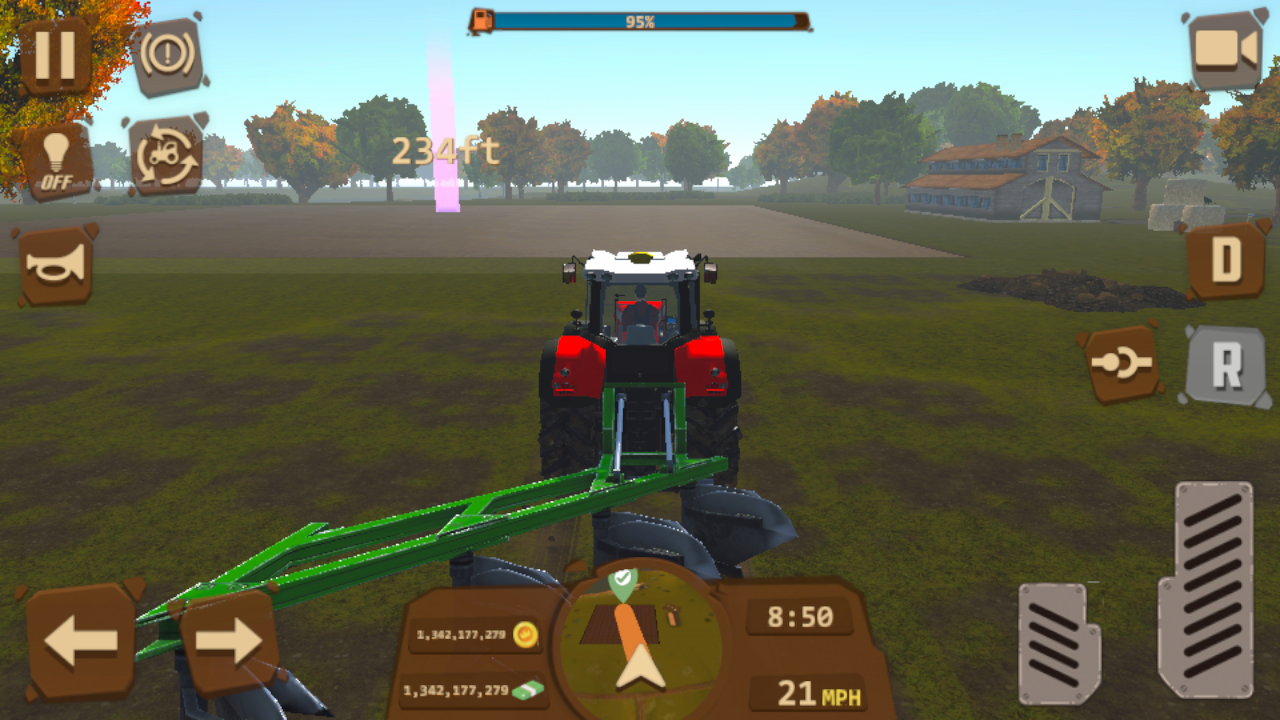The height and width of the screenshot is (720, 1280).
Task: Tap the in-game clock showing 8:50
Action: (x=802, y=615)
